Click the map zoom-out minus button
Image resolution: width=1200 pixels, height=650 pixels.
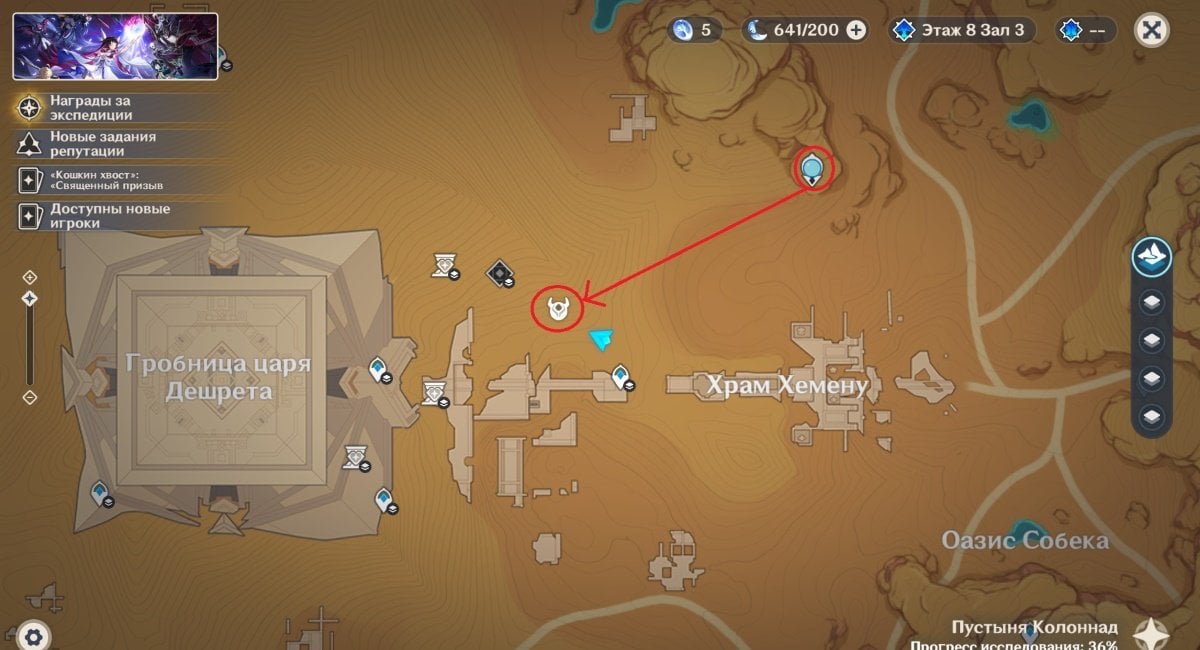click(30, 397)
